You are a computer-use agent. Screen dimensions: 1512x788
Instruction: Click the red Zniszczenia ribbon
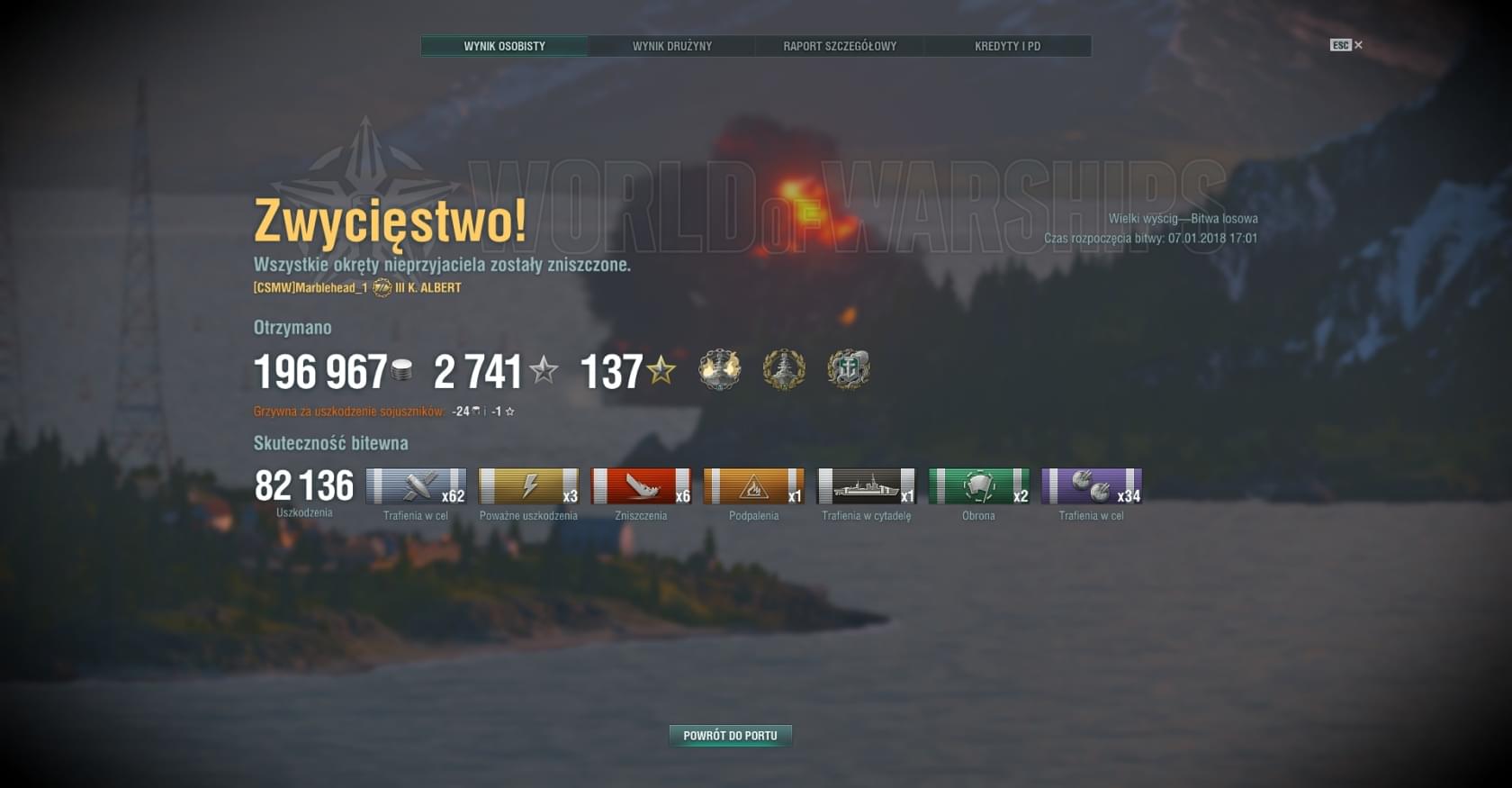(x=641, y=486)
